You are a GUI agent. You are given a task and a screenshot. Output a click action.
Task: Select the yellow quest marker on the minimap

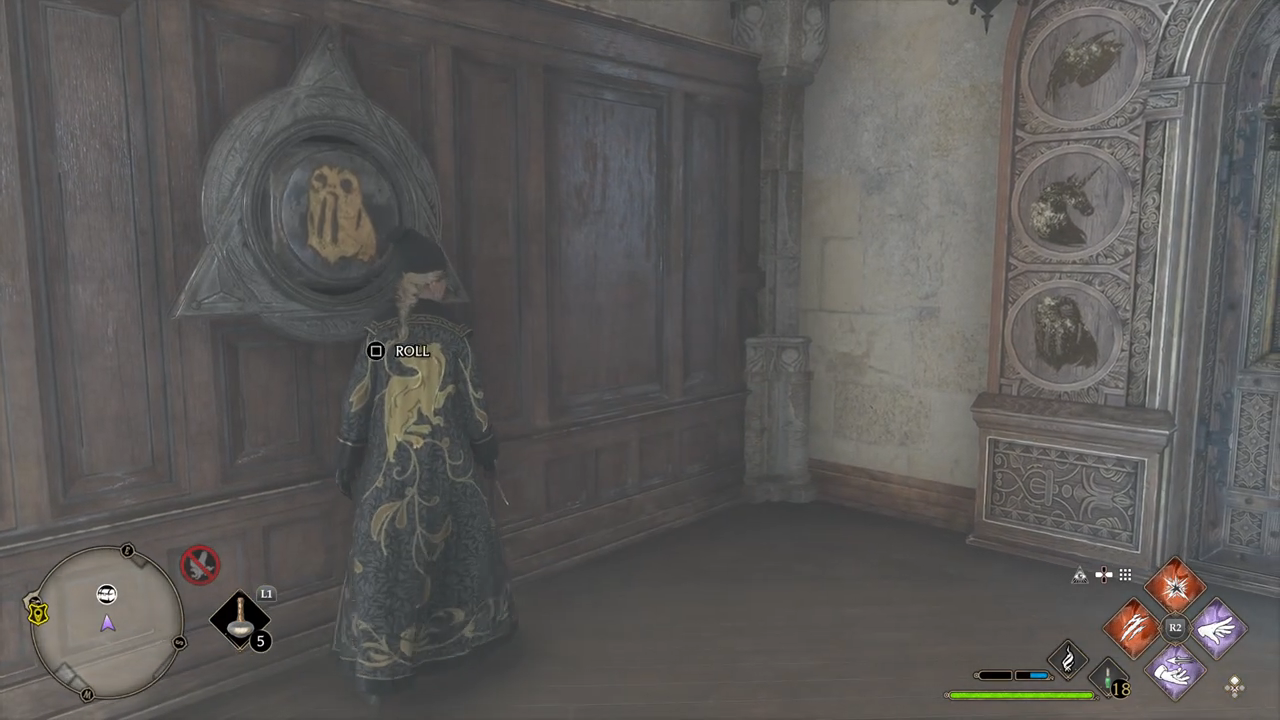39,611
